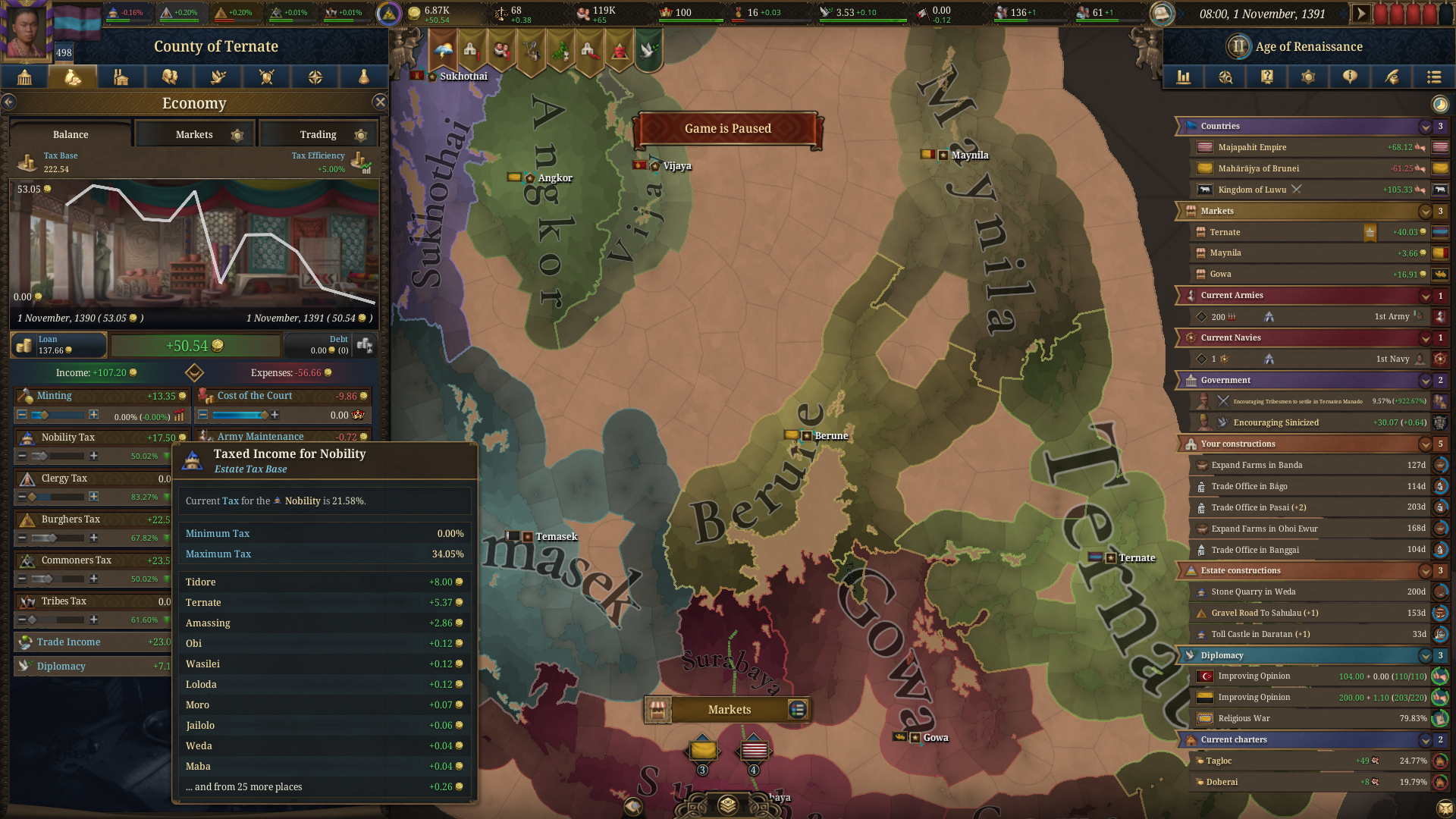Switch to the Markets tab
Viewport: 1456px width, 819px height.
click(193, 133)
